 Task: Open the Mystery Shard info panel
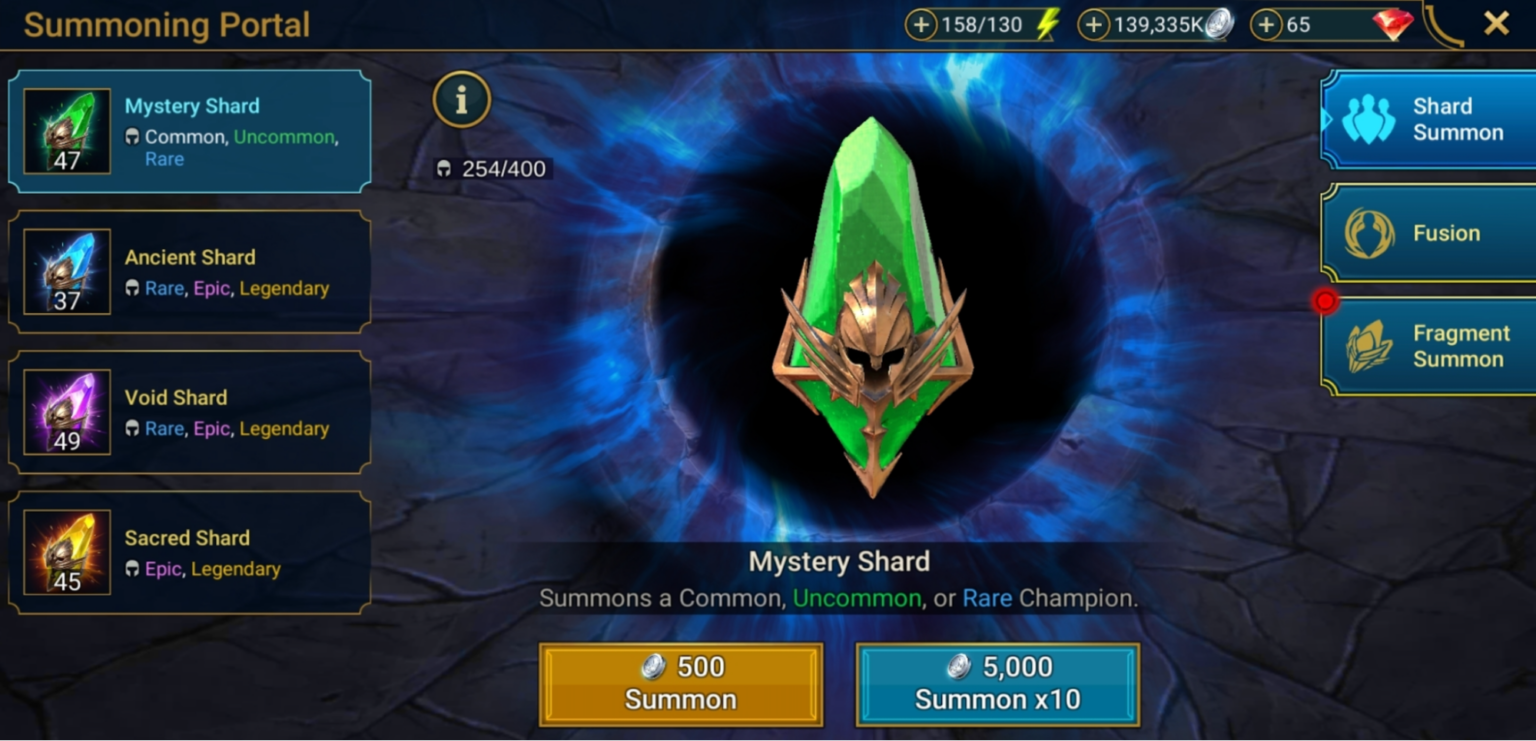tap(461, 100)
